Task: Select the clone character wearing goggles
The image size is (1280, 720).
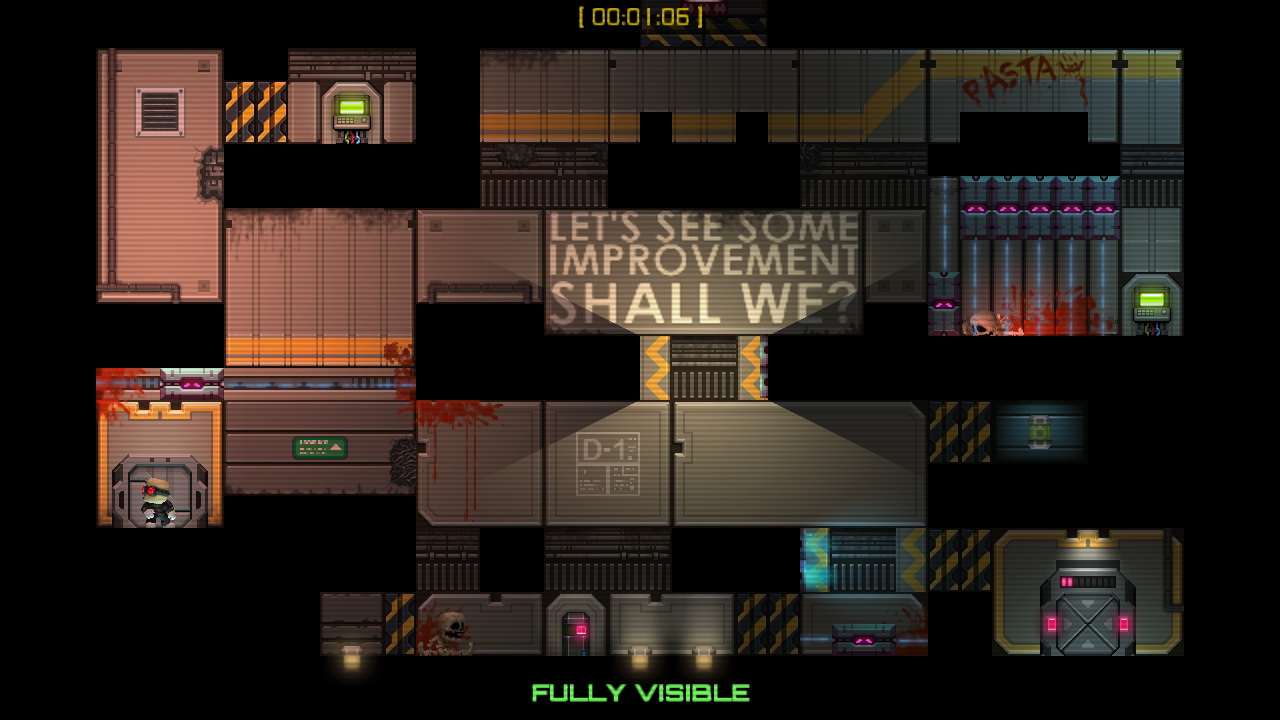Action: coord(157,500)
